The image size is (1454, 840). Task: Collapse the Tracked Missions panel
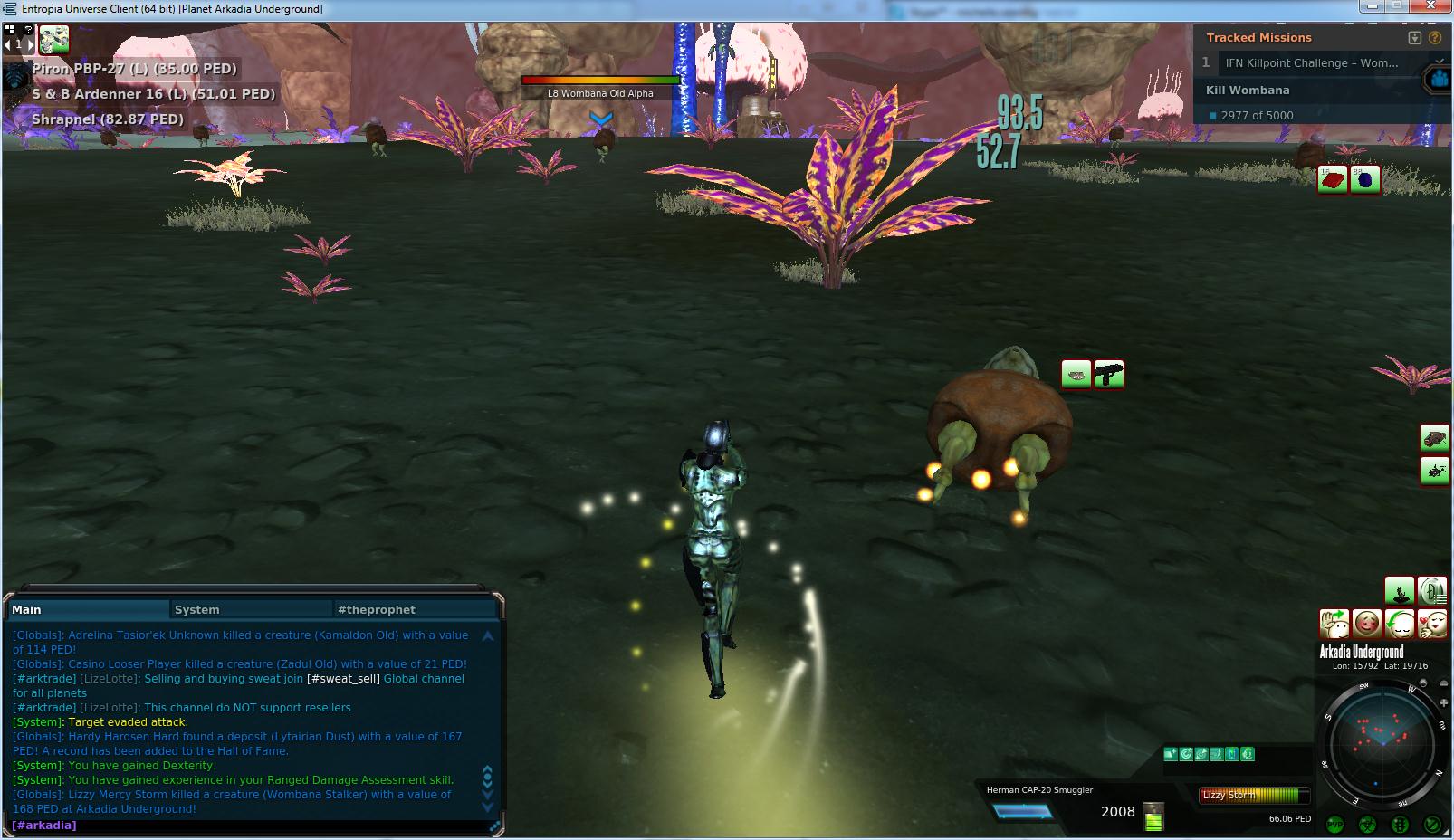click(x=1415, y=38)
